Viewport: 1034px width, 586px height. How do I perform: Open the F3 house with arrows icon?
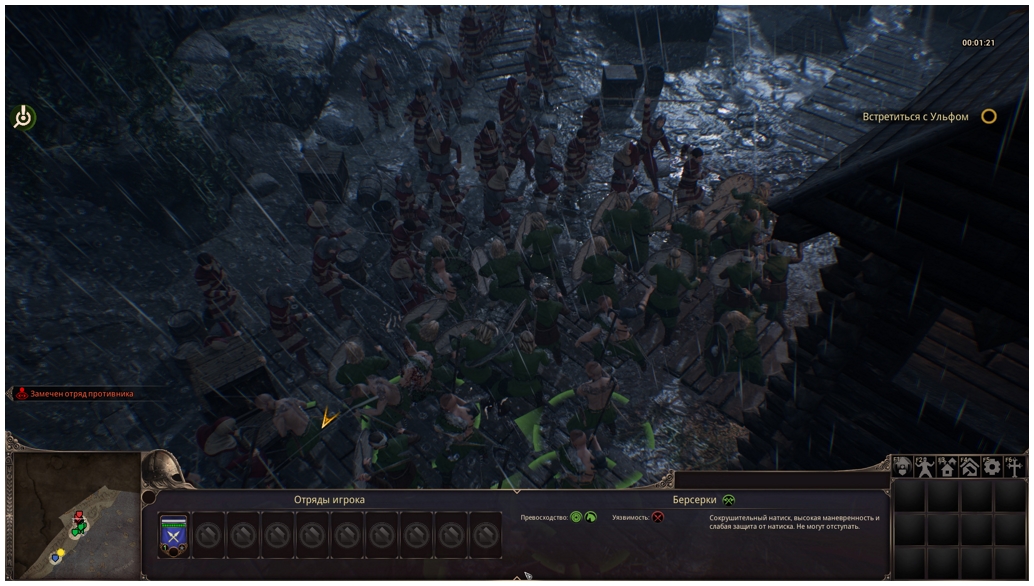[x=947, y=466]
